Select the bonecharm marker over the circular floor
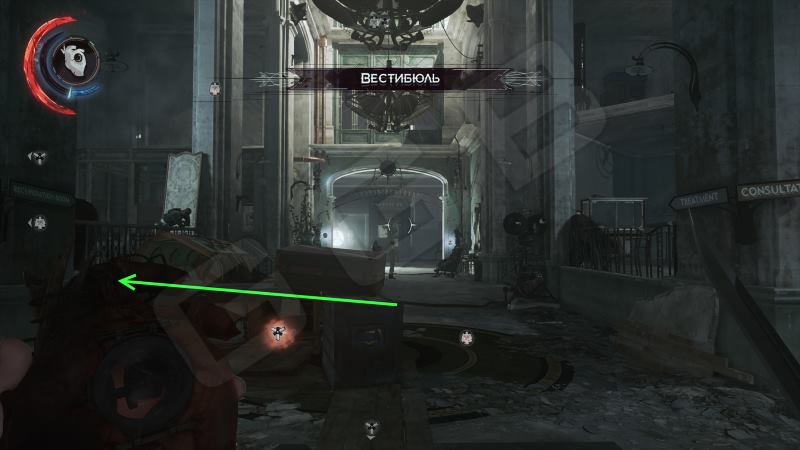This screenshot has height=450, width=800. tap(465, 338)
